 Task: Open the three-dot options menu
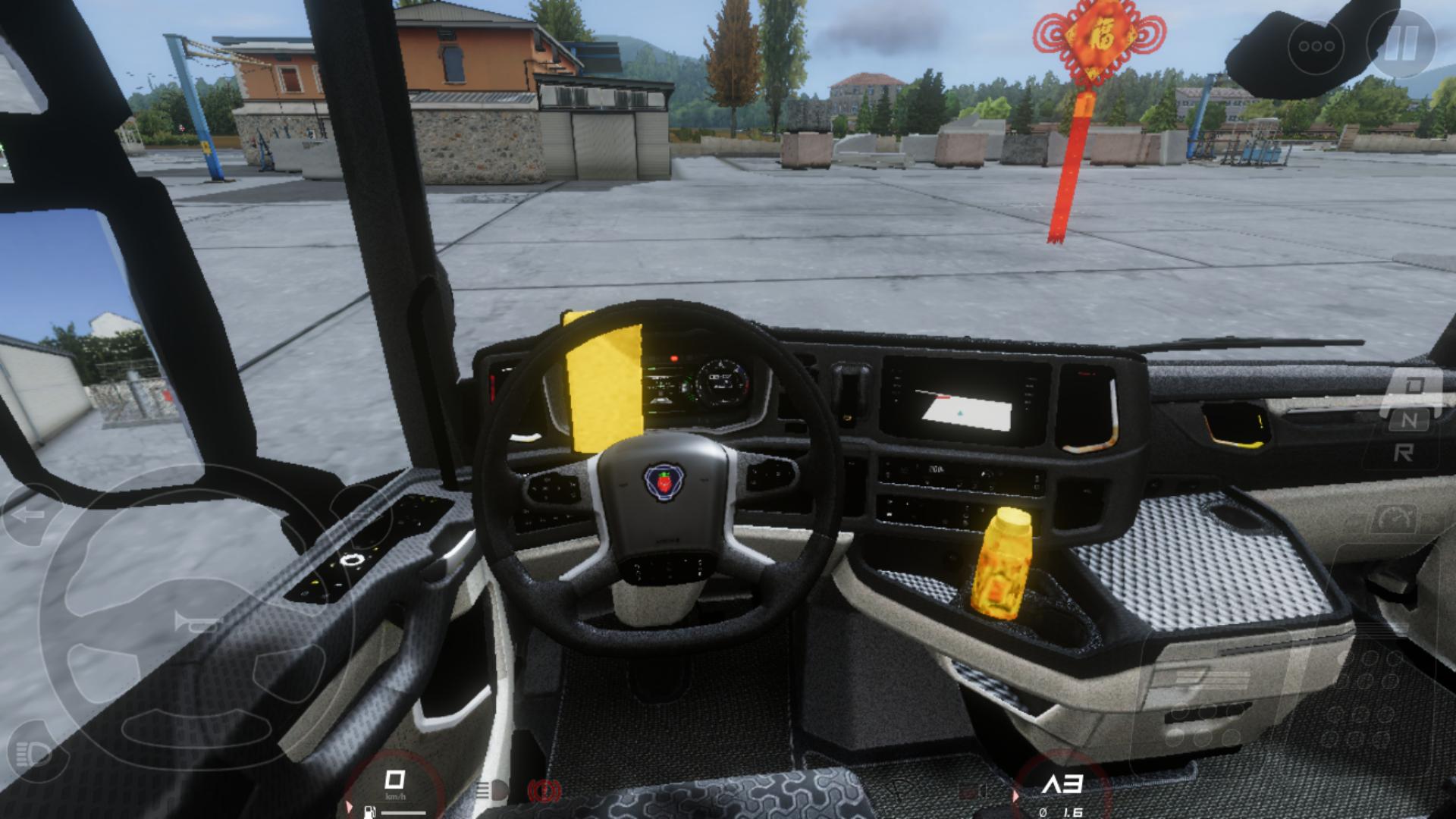click(1316, 46)
